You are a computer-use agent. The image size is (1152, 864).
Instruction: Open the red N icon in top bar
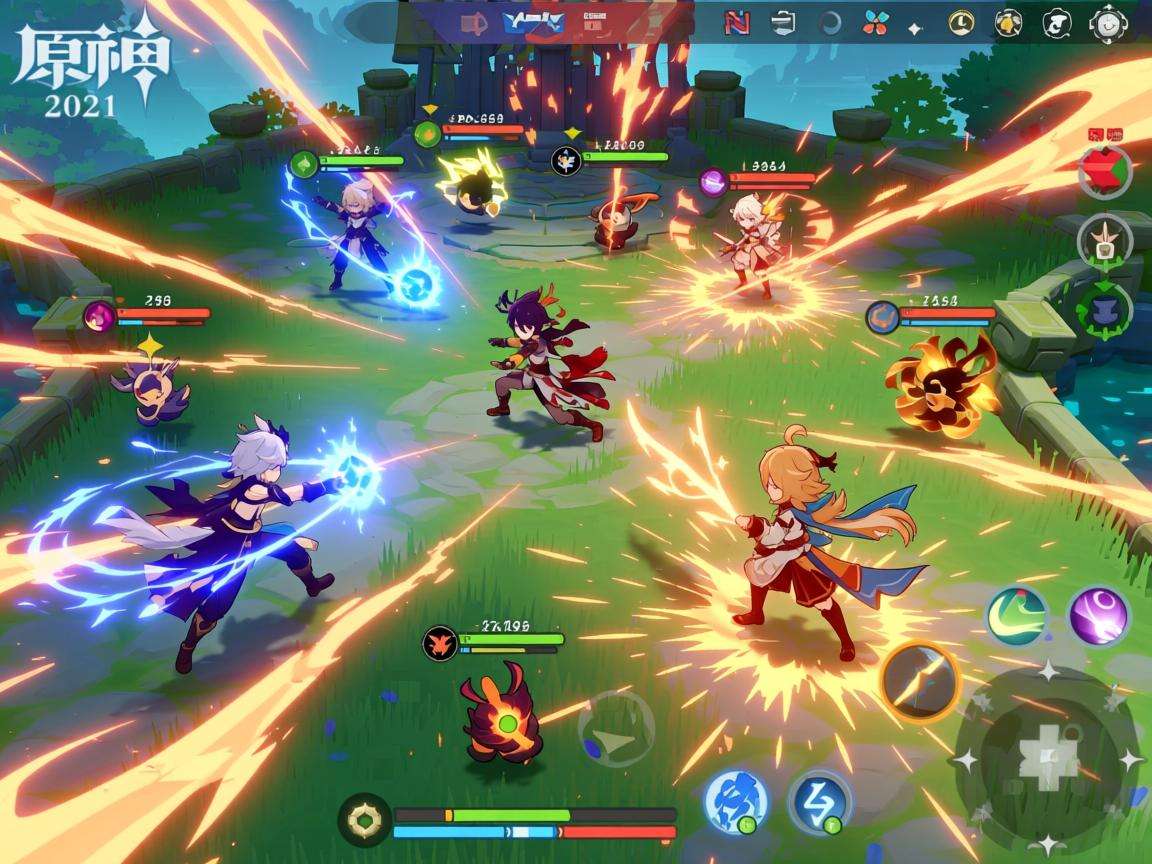[736, 23]
